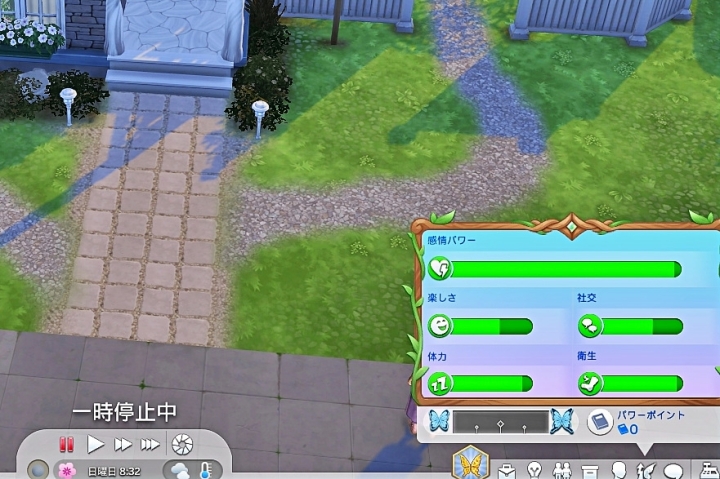Open the relationships panel with two figures
The width and height of the screenshot is (720, 479).
(562, 470)
